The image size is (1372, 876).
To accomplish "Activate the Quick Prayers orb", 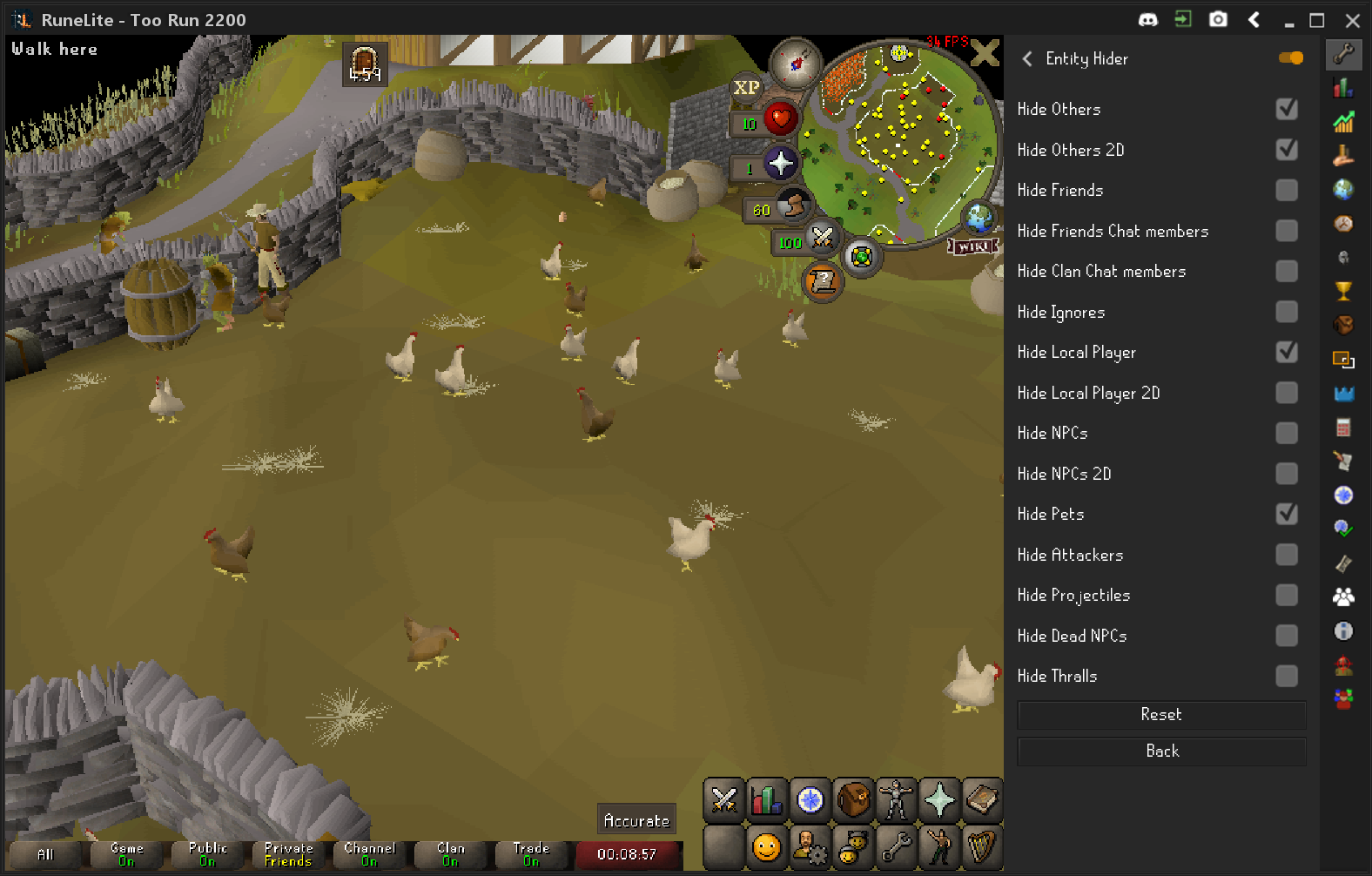I will tap(780, 163).
